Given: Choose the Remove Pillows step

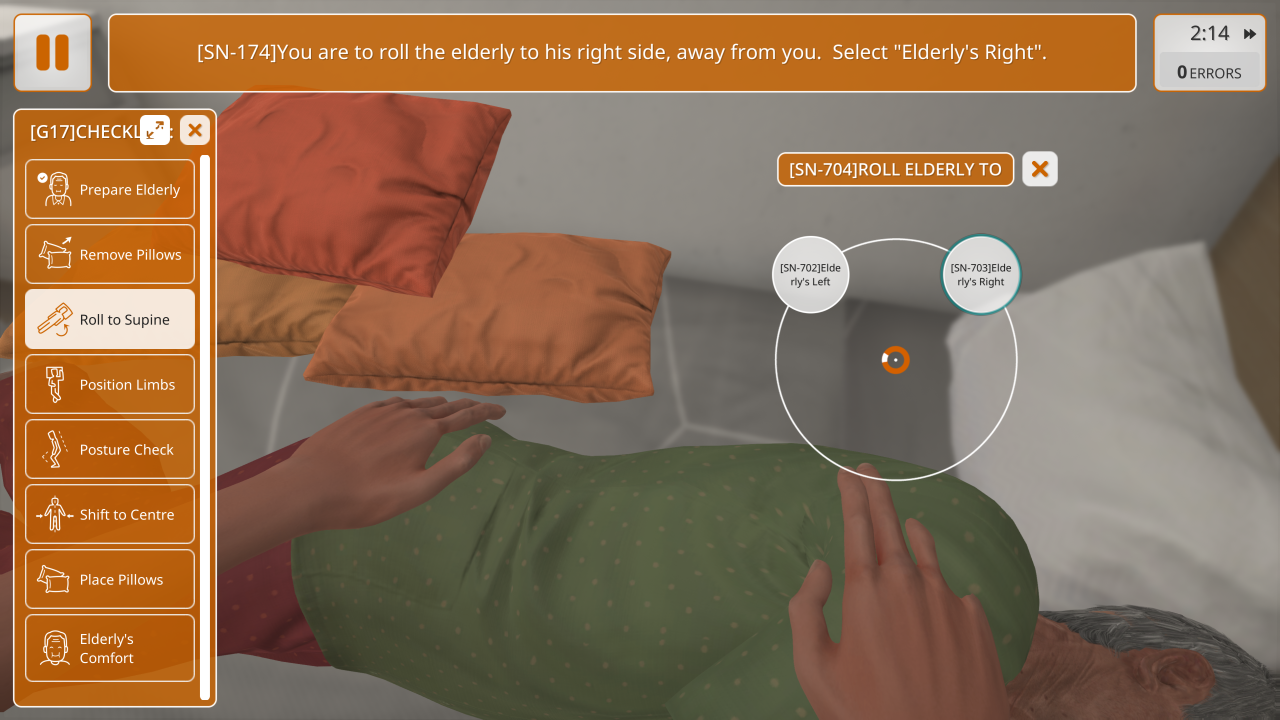Looking at the screenshot, I should click(x=110, y=254).
